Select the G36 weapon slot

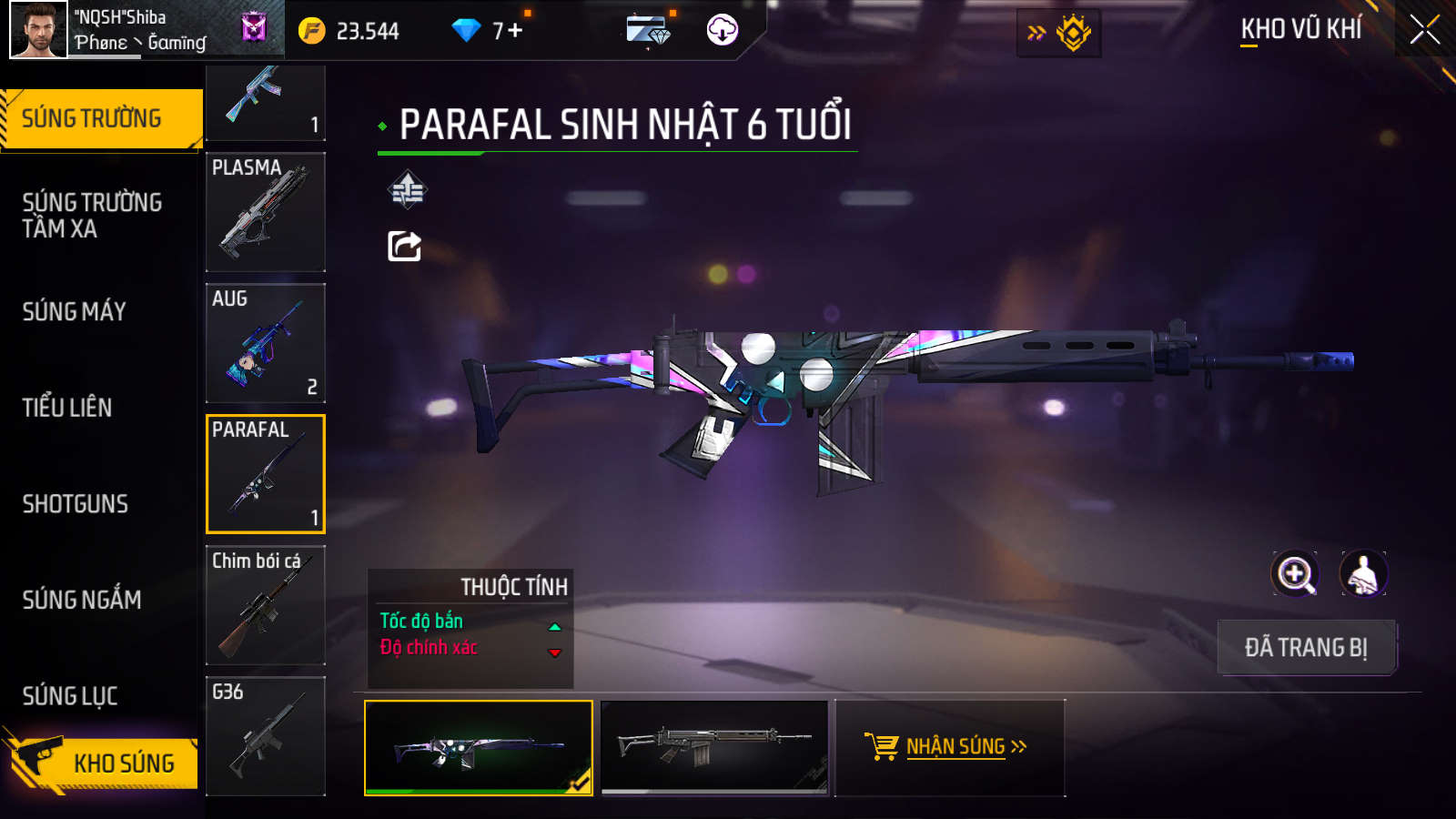(266, 736)
